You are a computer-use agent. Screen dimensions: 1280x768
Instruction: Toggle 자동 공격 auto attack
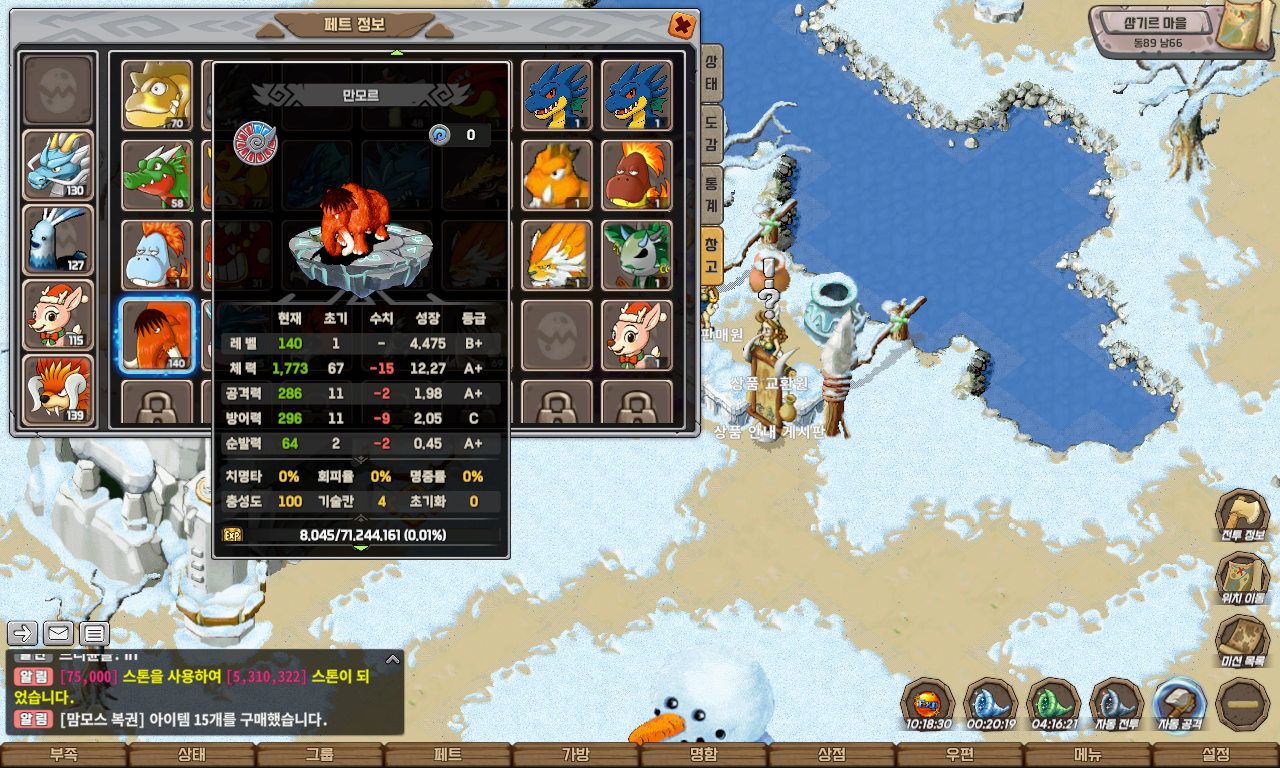1180,704
